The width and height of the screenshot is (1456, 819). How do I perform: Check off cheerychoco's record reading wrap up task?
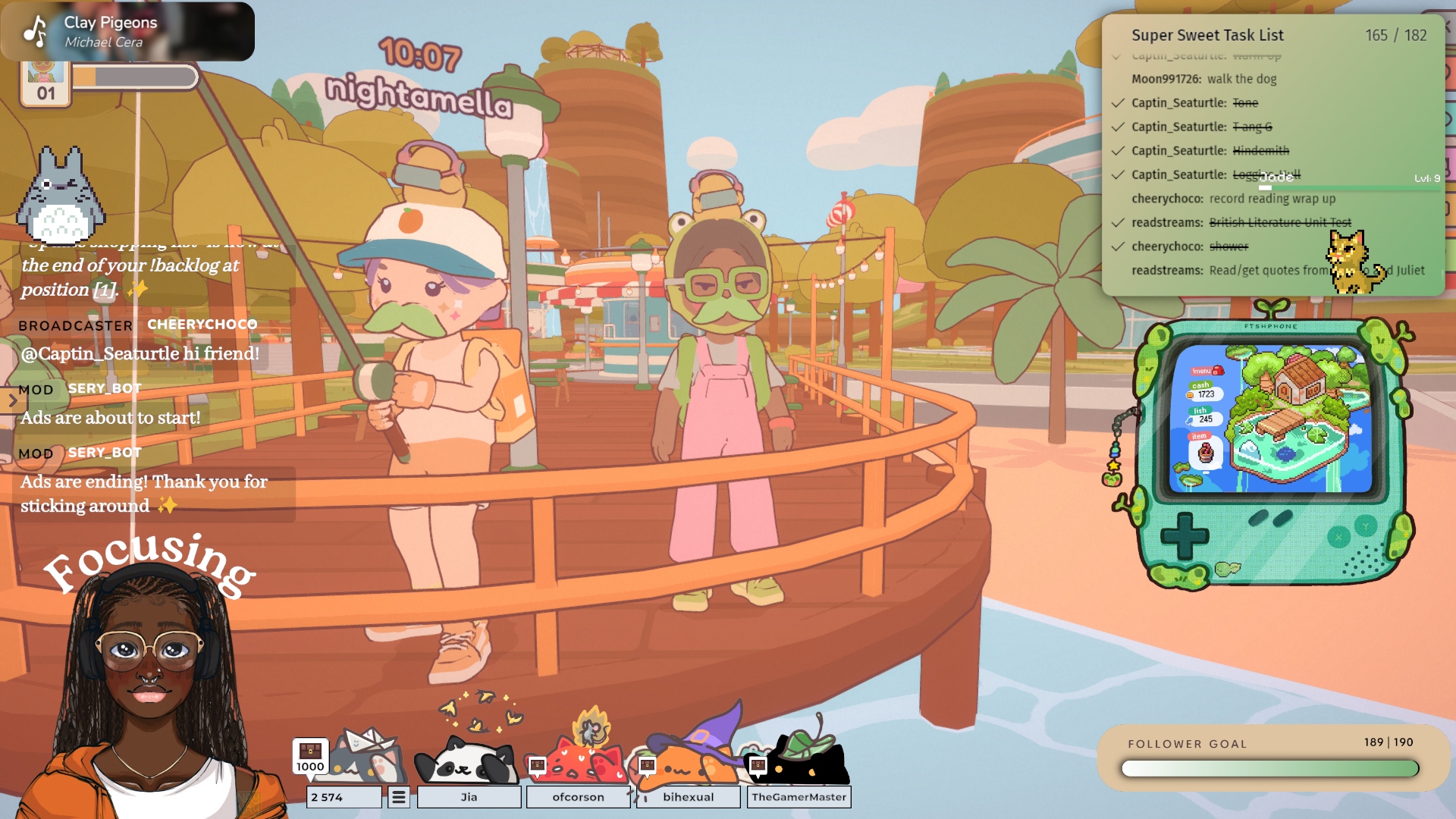click(1118, 199)
